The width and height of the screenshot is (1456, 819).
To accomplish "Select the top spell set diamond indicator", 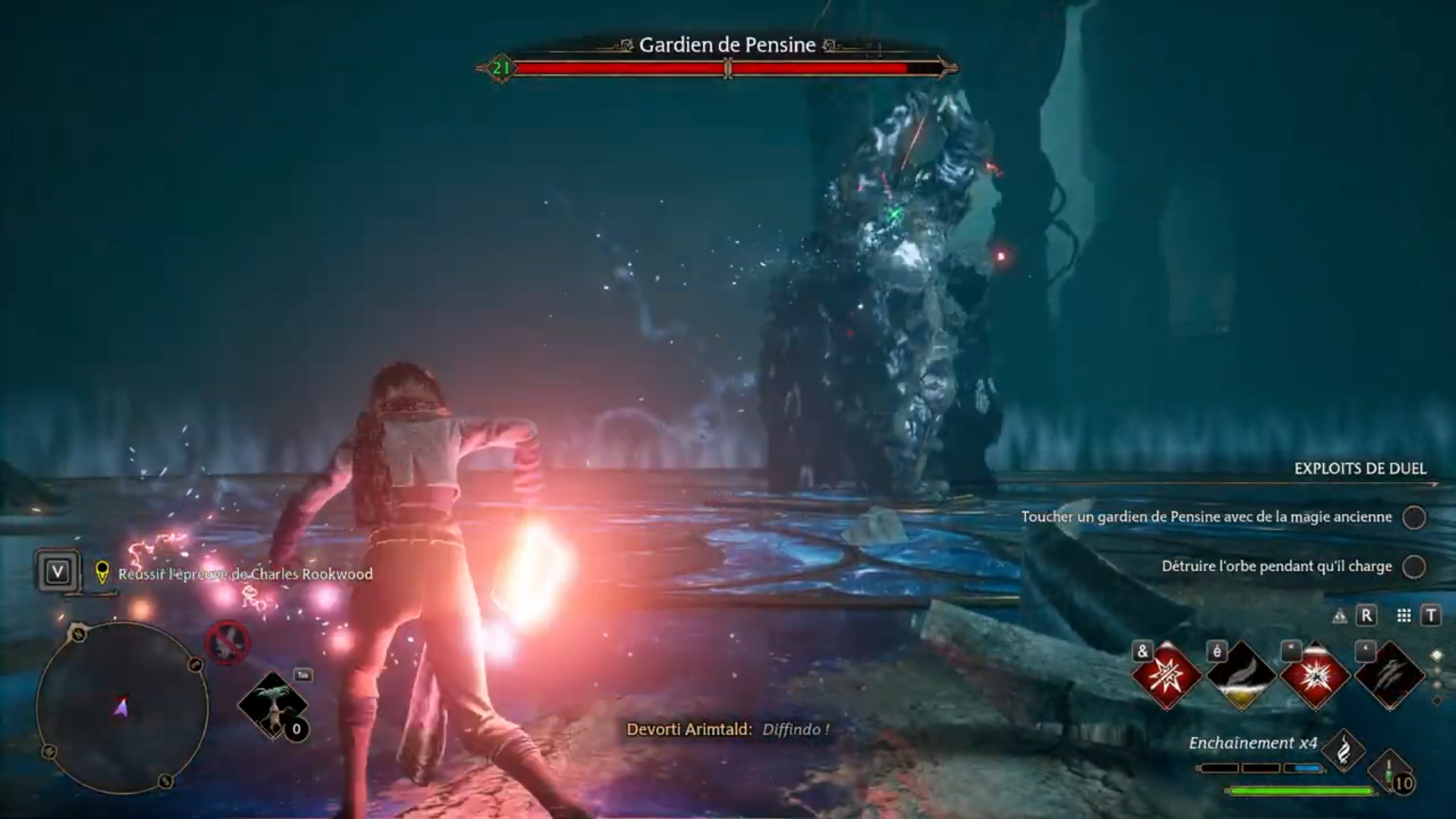I will [1436, 655].
